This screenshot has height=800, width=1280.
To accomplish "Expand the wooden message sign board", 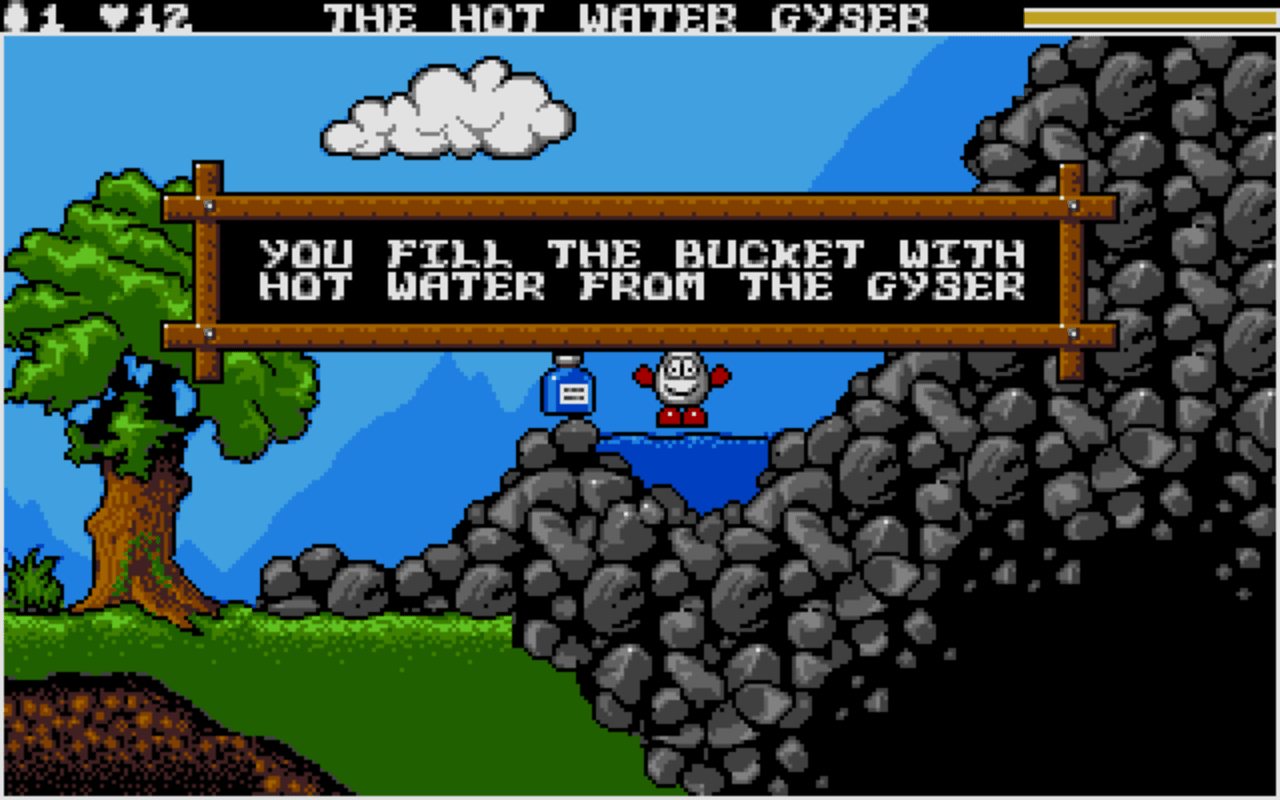I will 640,270.
